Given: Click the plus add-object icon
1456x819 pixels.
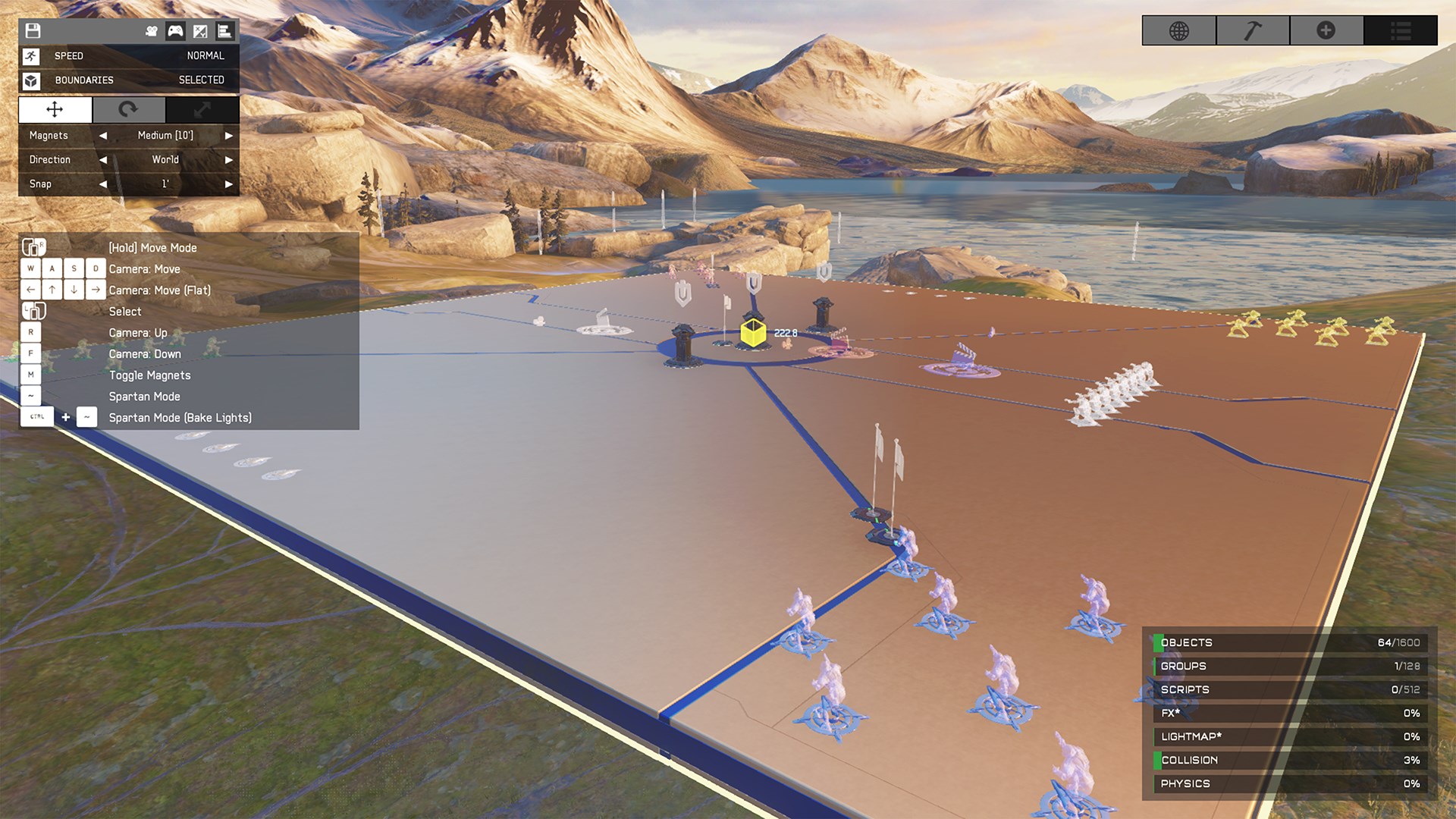Looking at the screenshot, I should (x=1326, y=31).
